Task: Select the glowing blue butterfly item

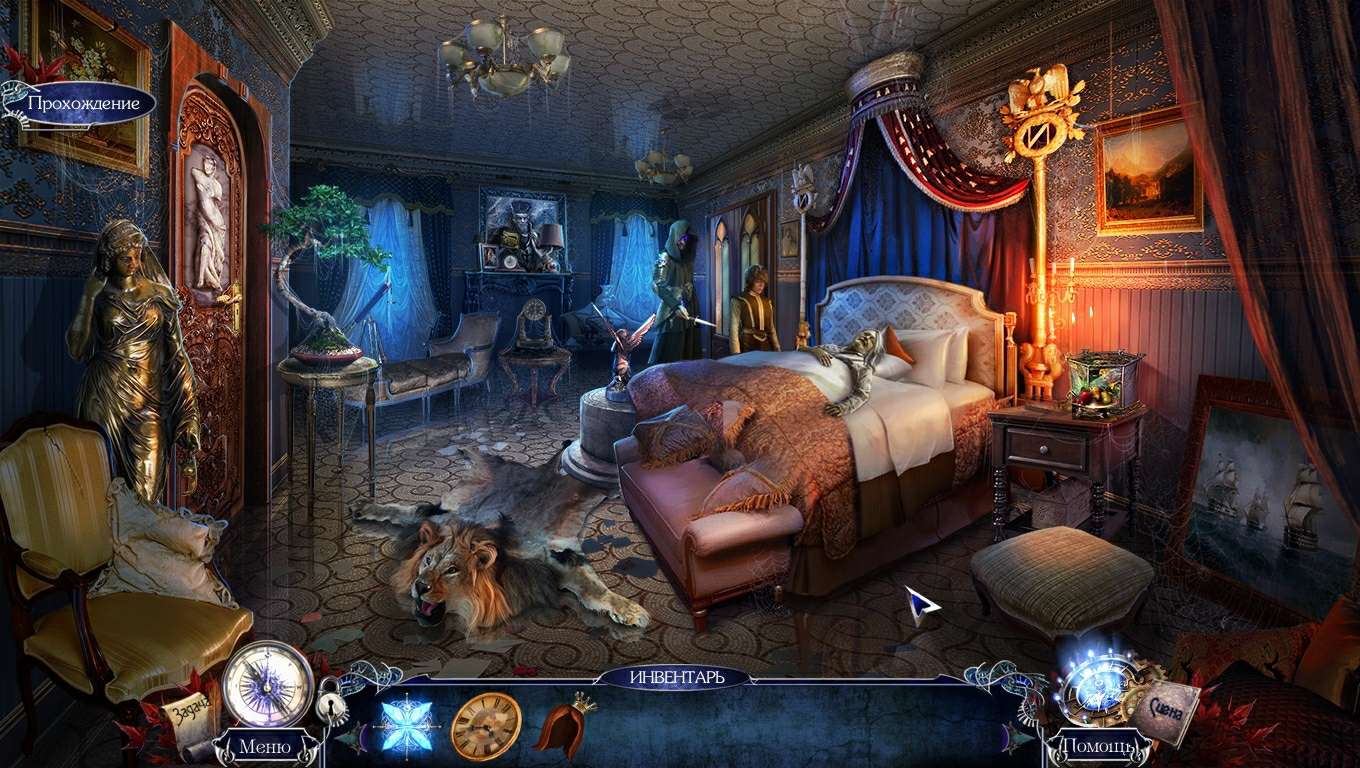Action: point(405,725)
